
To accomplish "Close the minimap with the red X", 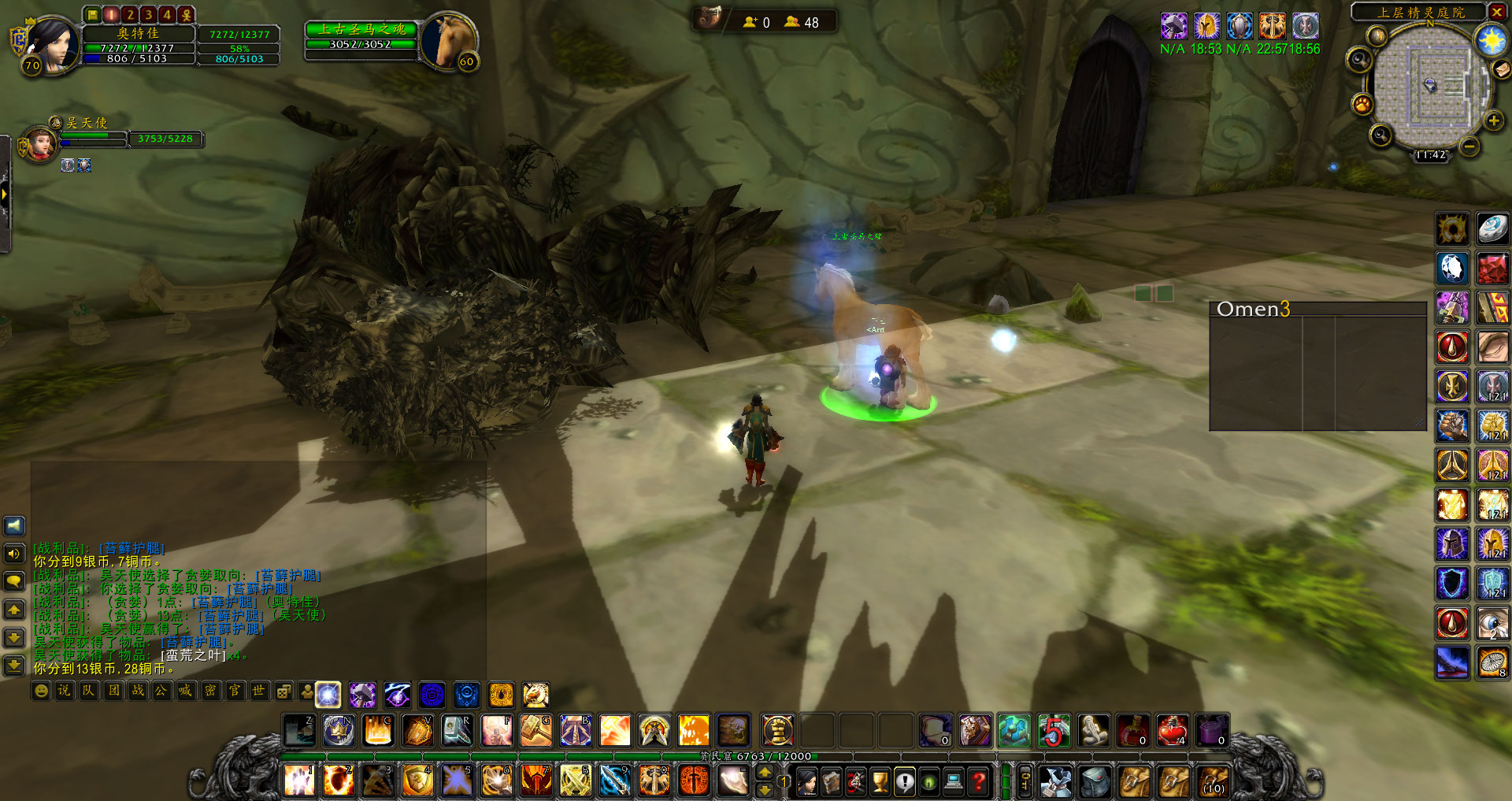I will pyautogui.click(x=1496, y=12).
